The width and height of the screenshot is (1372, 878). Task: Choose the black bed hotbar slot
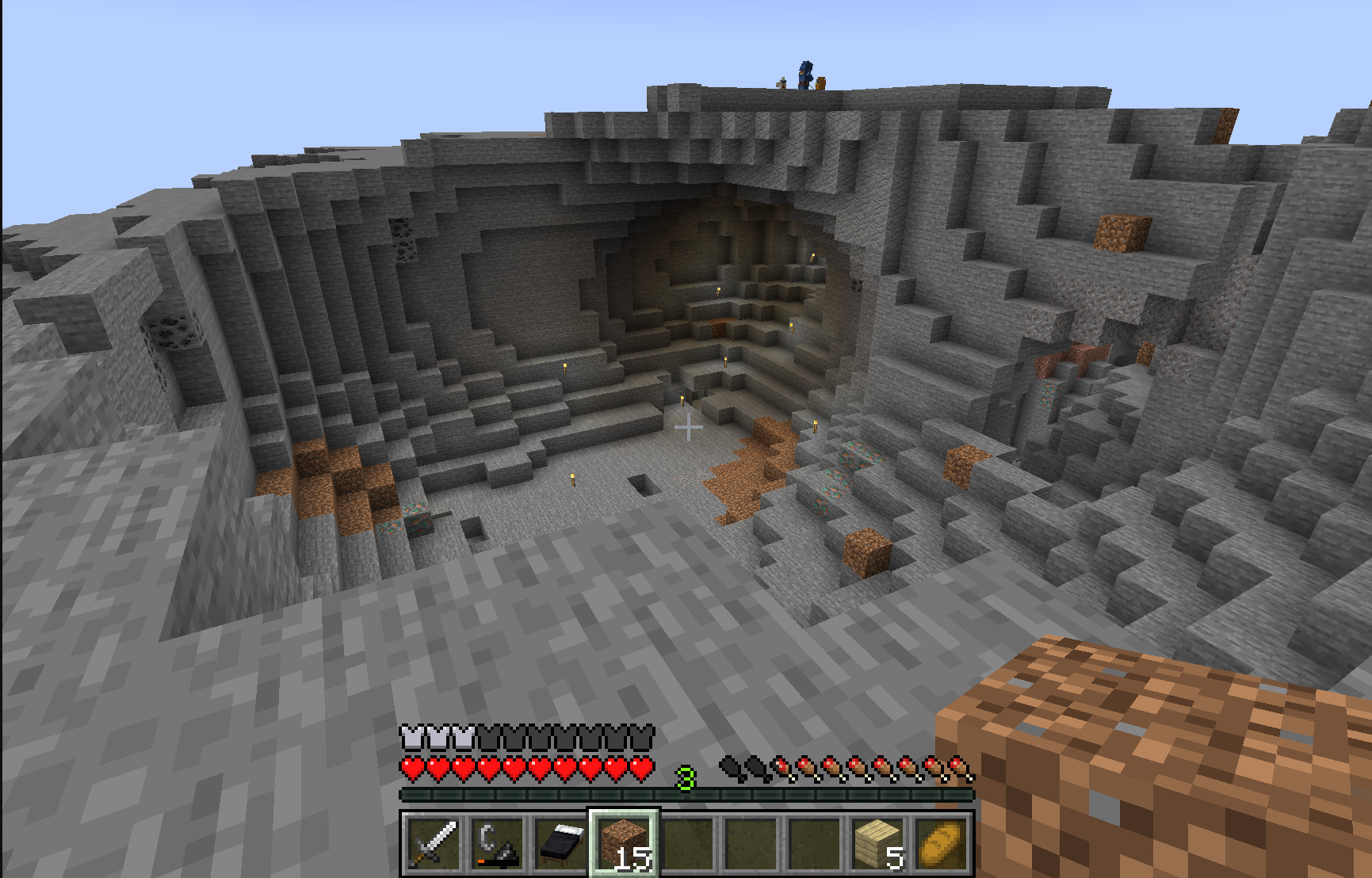(x=561, y=843)
